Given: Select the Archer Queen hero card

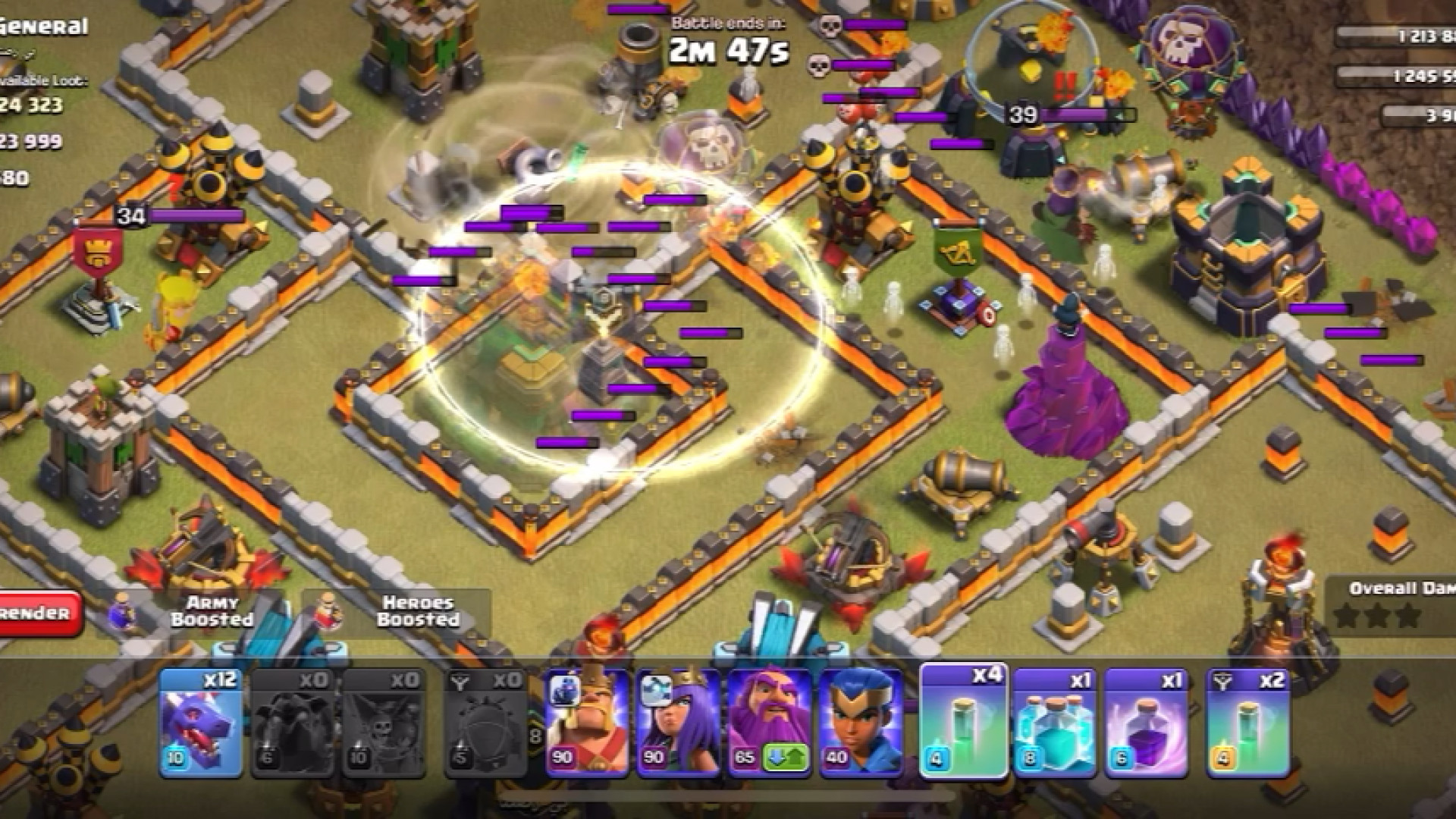Looking at the screenshot, I should [x=678, y=722].
